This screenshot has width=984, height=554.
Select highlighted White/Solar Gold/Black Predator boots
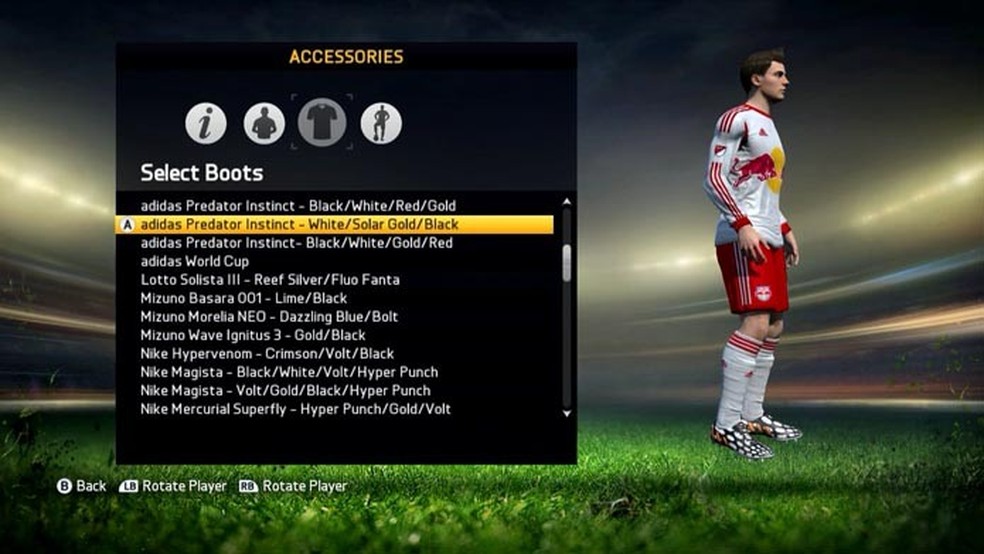pyautogui.click(x=300, y=225)
